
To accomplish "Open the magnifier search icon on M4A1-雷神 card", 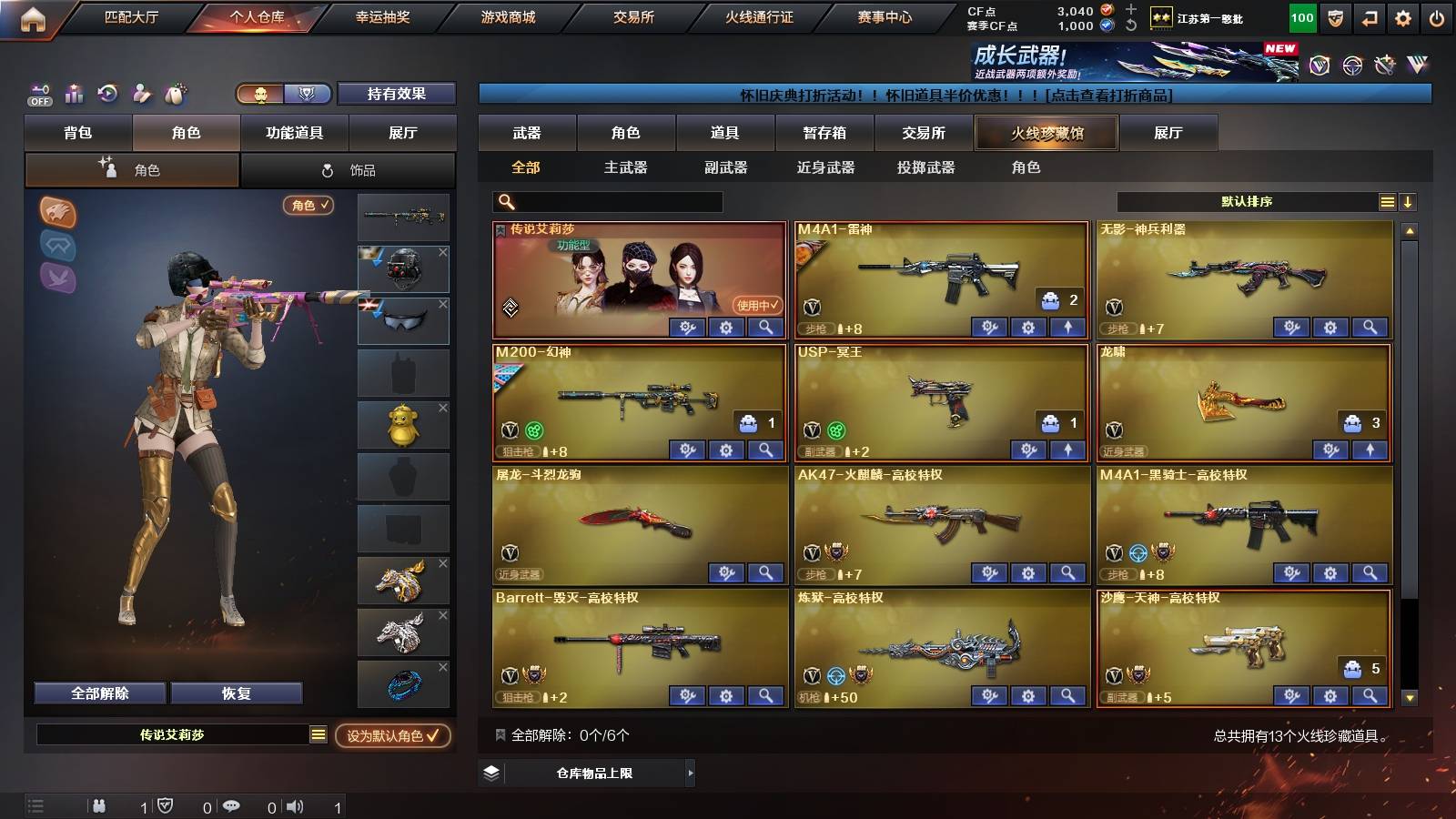I will pyautogui.click(x=1066, y=328).
